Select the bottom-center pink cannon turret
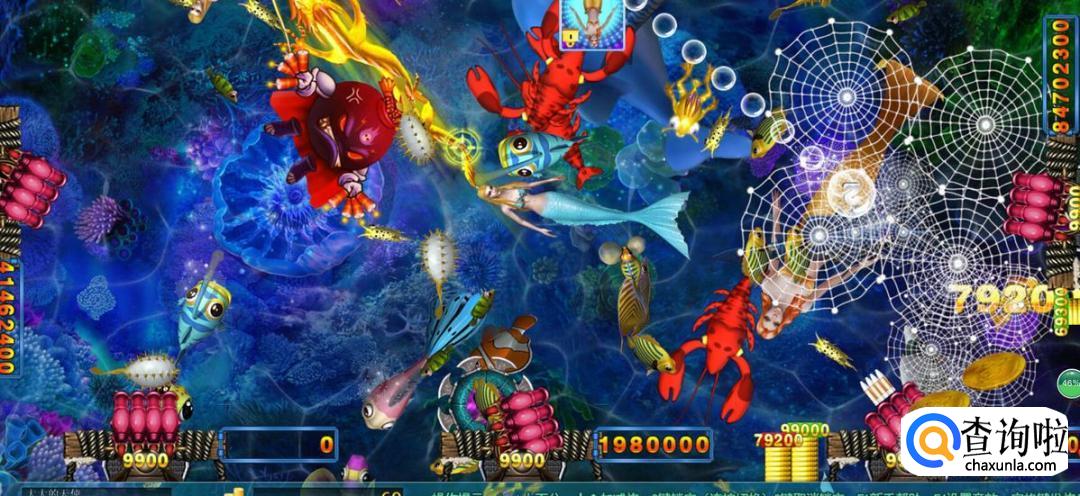 [526, 419]
